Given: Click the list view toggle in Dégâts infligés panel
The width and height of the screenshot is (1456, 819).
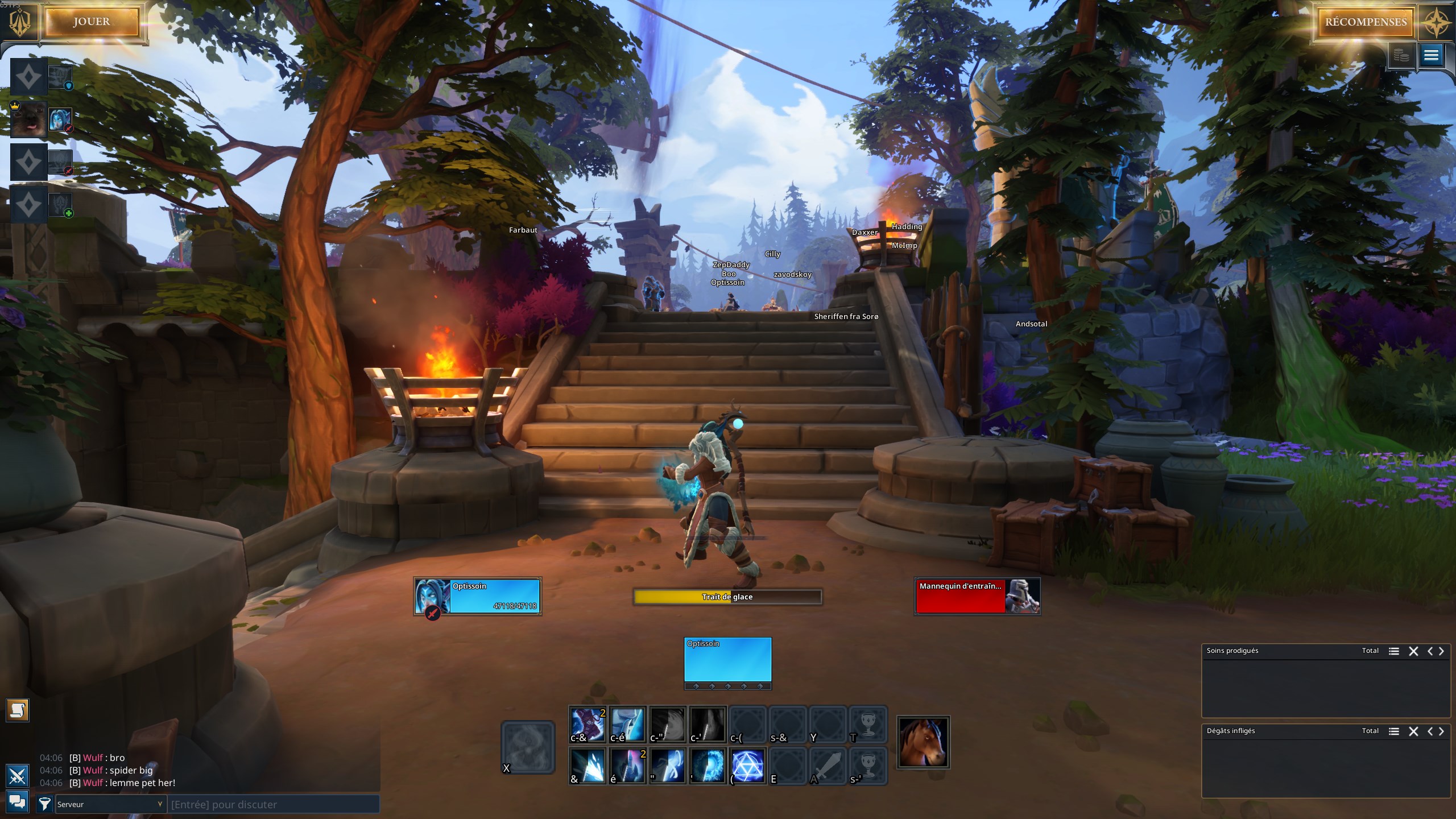Looking at the screenshot, I should (1394, 731).
